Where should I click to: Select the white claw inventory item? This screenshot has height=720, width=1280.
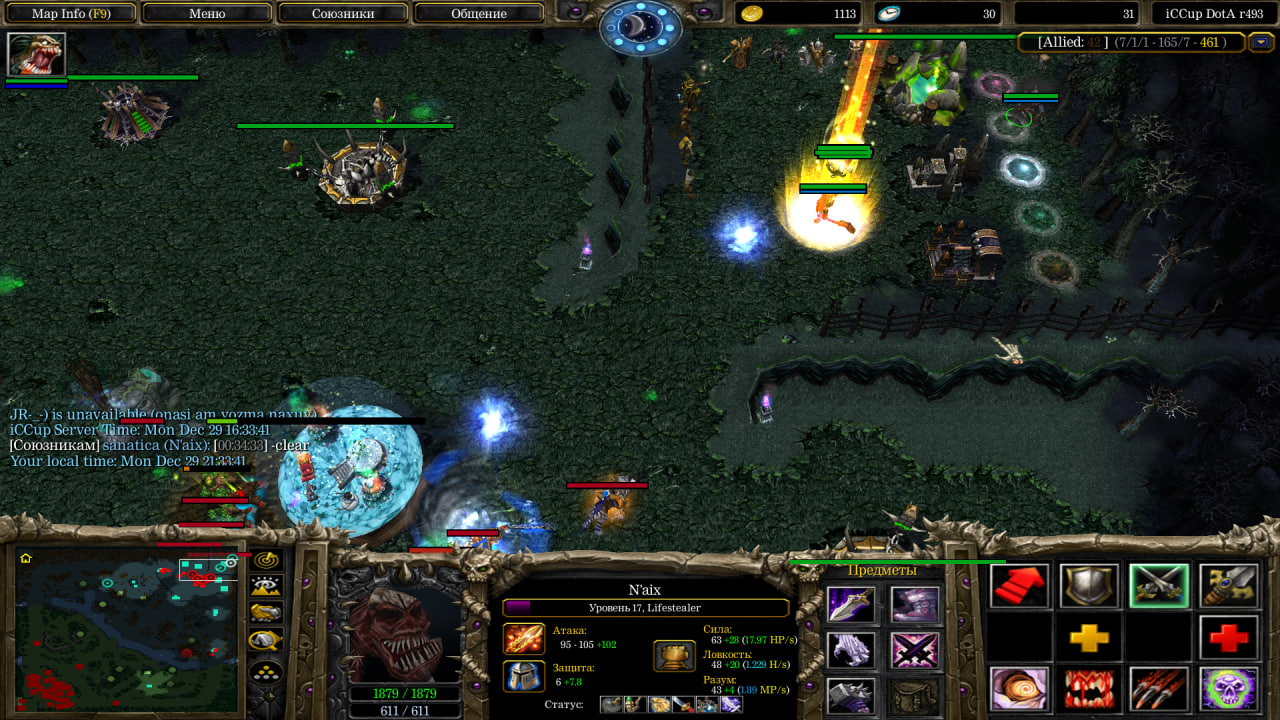tap(851, 650)
